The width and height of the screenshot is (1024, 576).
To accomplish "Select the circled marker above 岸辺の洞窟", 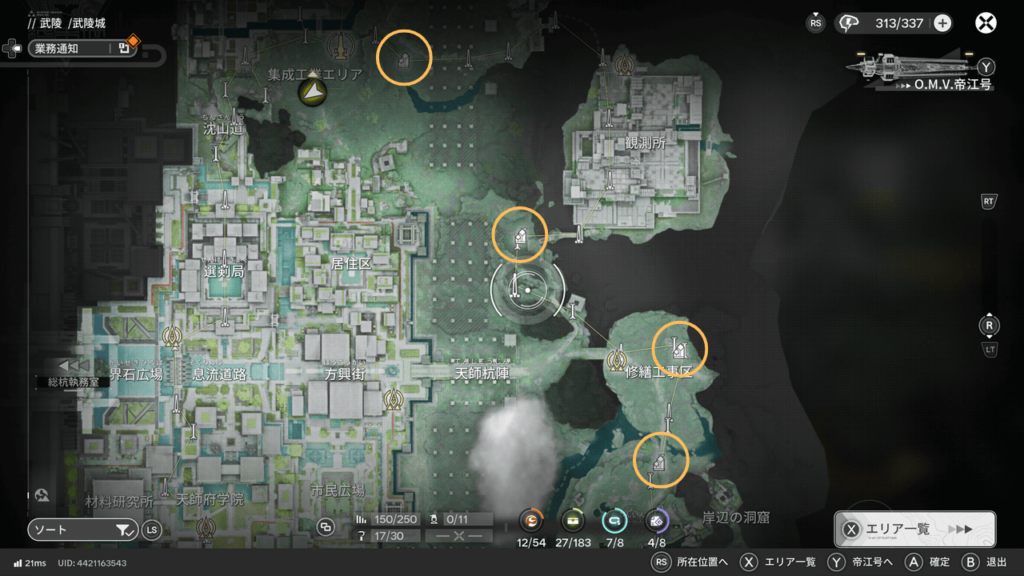I will (660, 460).
